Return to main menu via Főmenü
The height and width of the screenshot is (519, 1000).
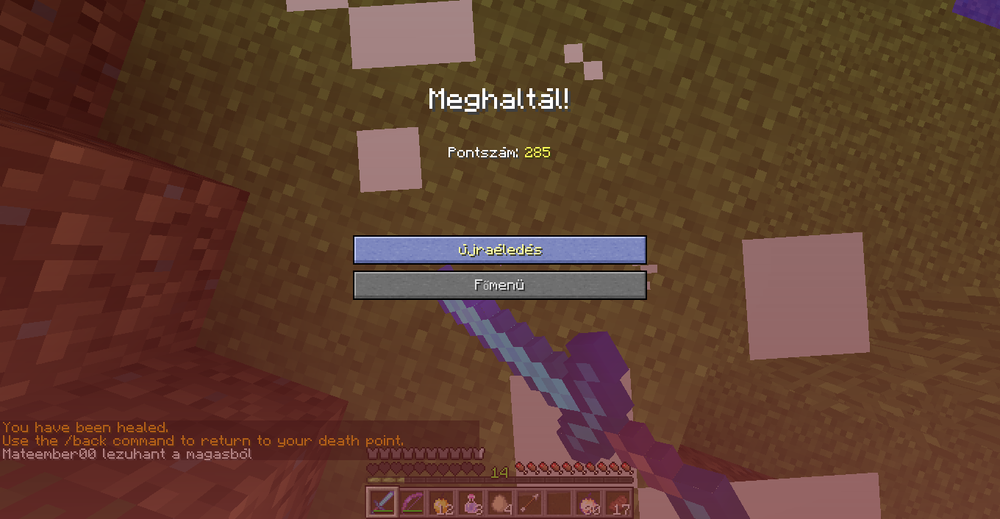click(499, 285)
